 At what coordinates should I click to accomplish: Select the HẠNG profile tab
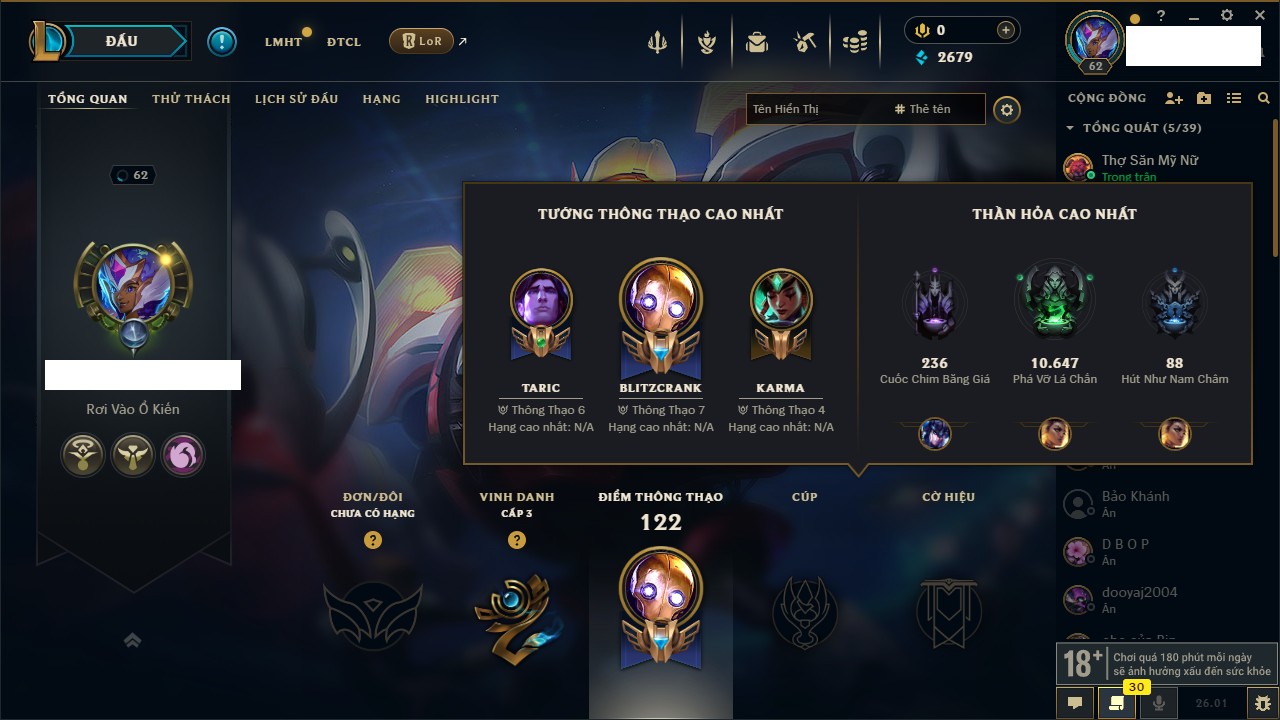coord(381,99)
